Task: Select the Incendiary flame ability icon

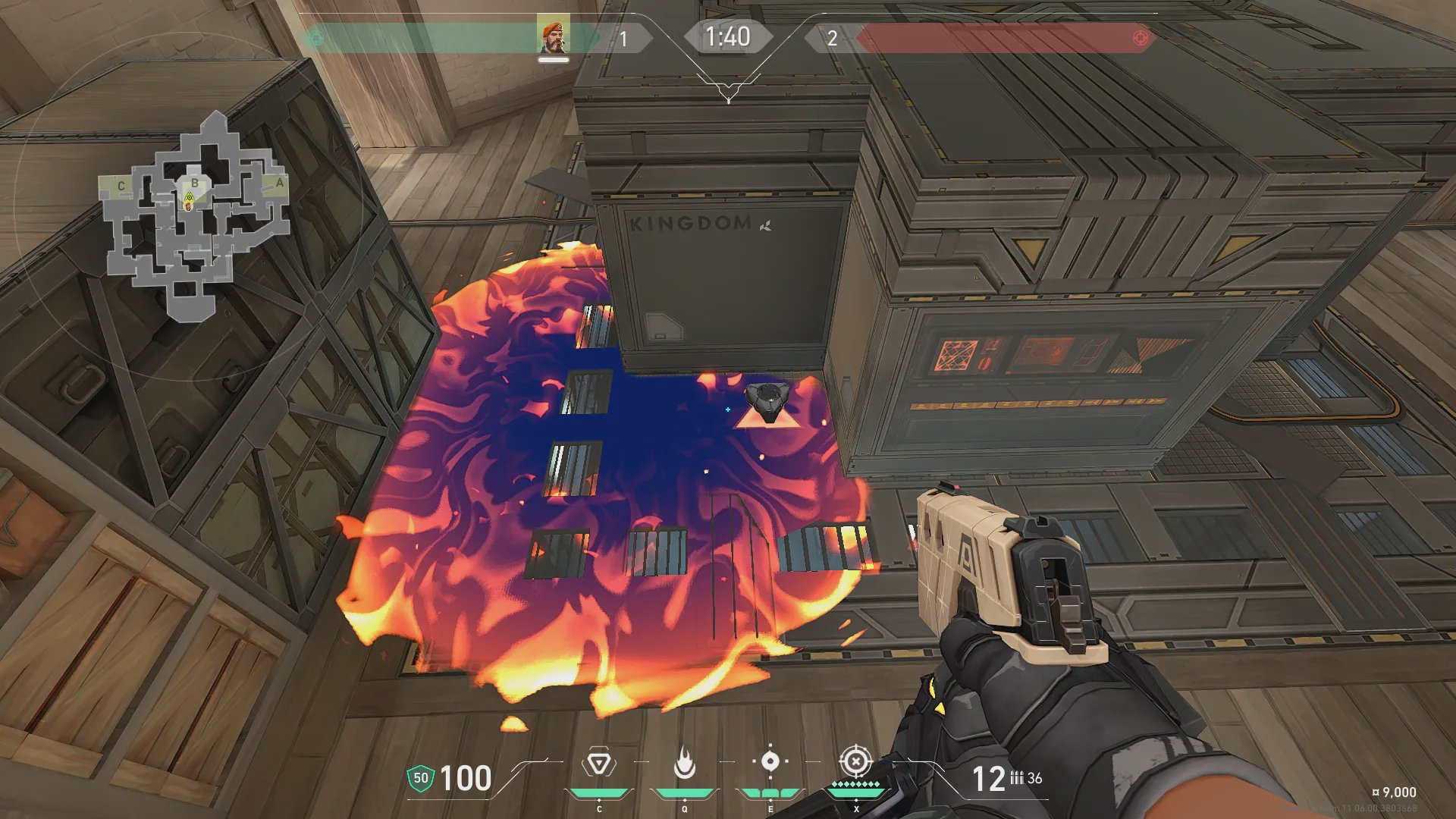Action: pos(684,764)
